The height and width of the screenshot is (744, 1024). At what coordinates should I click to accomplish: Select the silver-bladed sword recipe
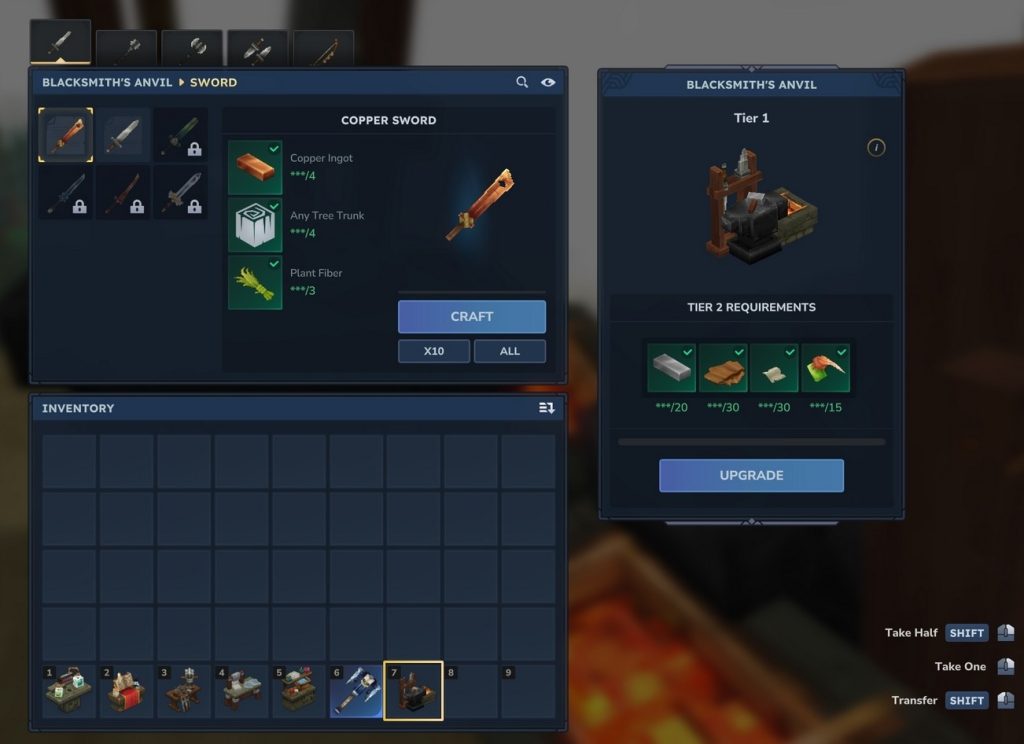tap(124, 135)
